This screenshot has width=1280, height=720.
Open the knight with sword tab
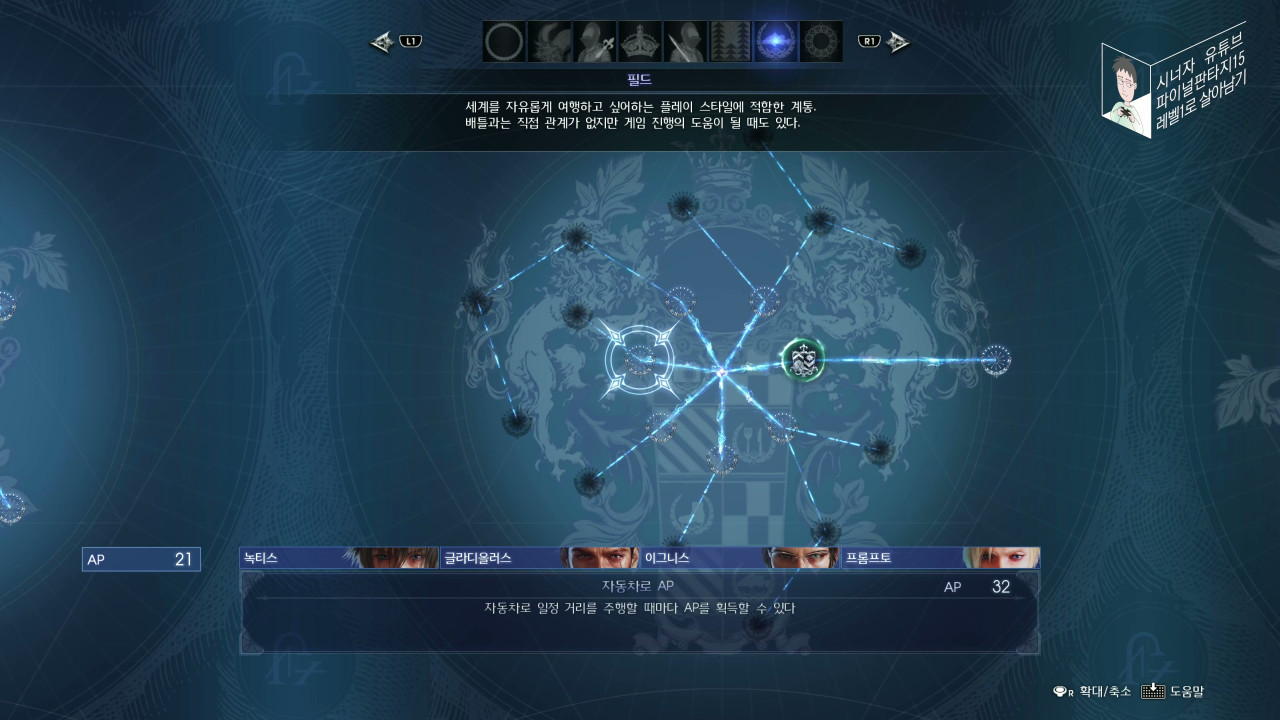coord(685,42)
